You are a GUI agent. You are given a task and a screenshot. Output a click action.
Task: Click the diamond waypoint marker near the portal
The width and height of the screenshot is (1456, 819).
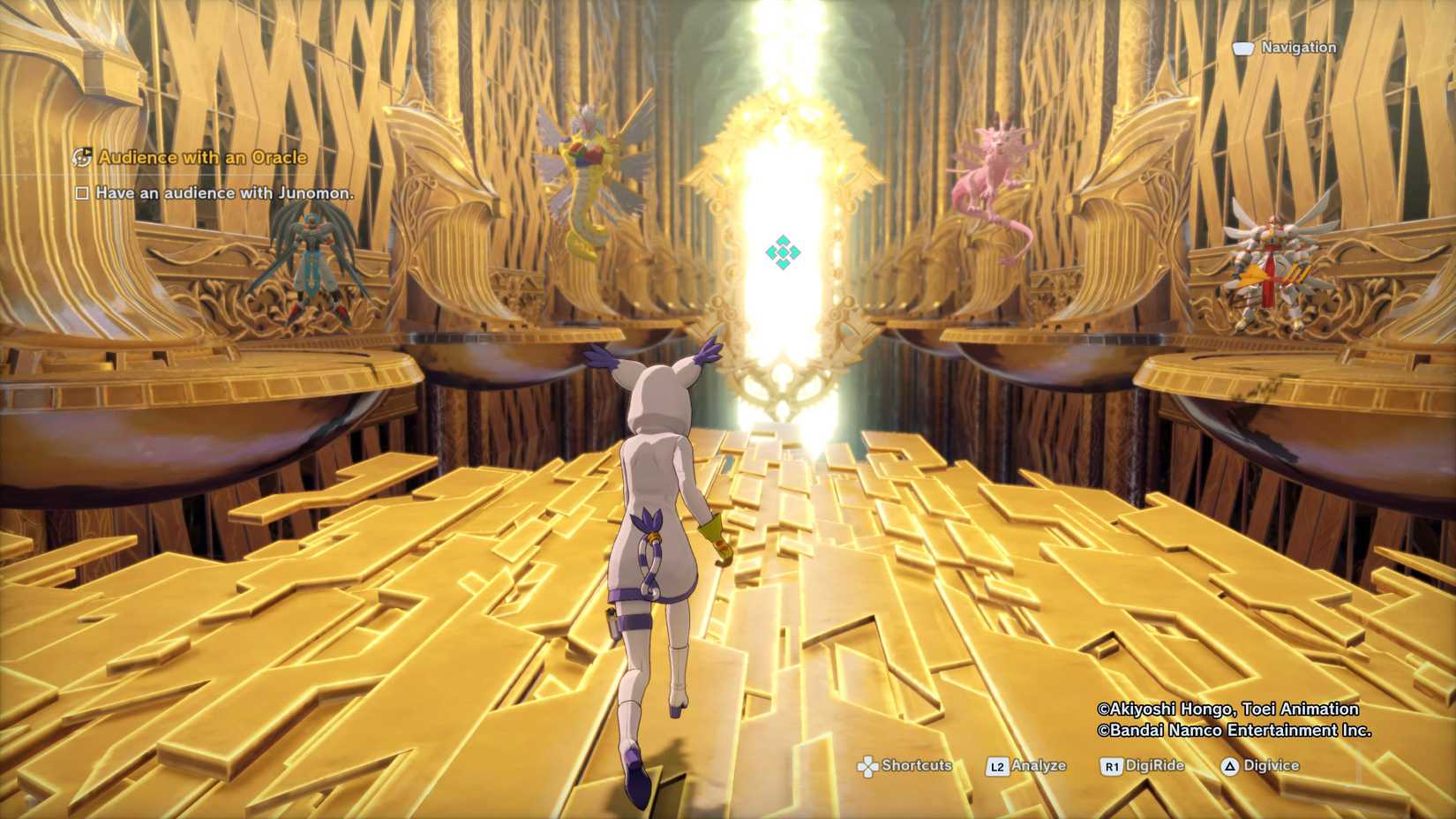[784, 252]
